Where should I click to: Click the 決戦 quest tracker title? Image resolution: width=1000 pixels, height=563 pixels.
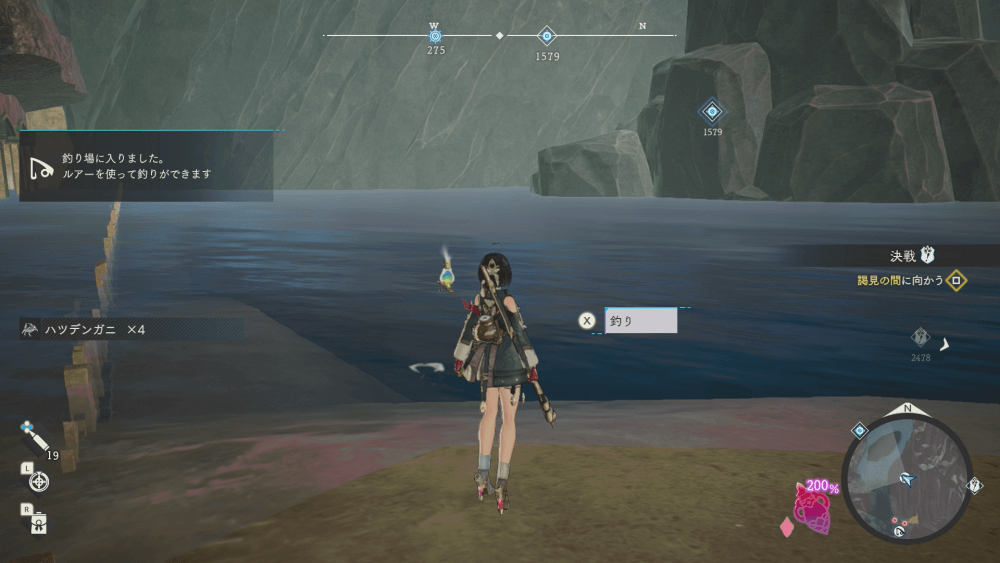point(902,255)
